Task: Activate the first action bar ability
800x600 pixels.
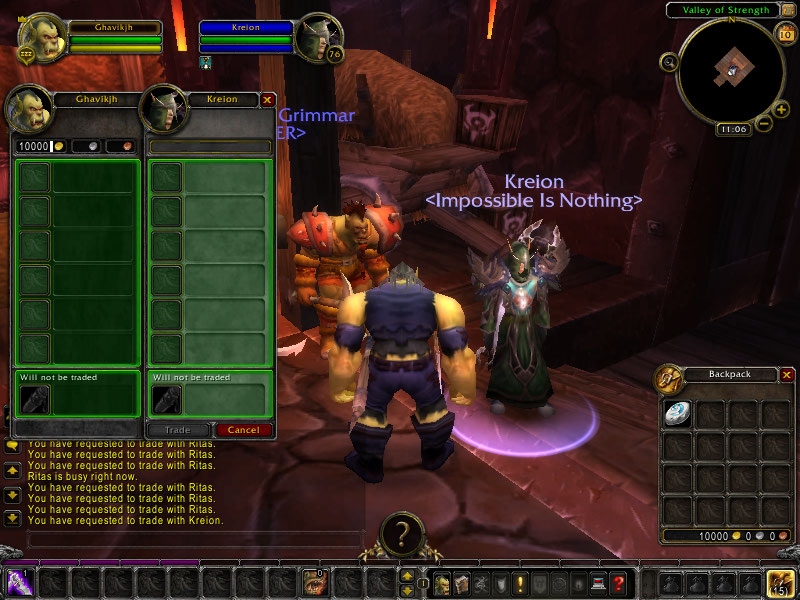Action: coord(20,583)
